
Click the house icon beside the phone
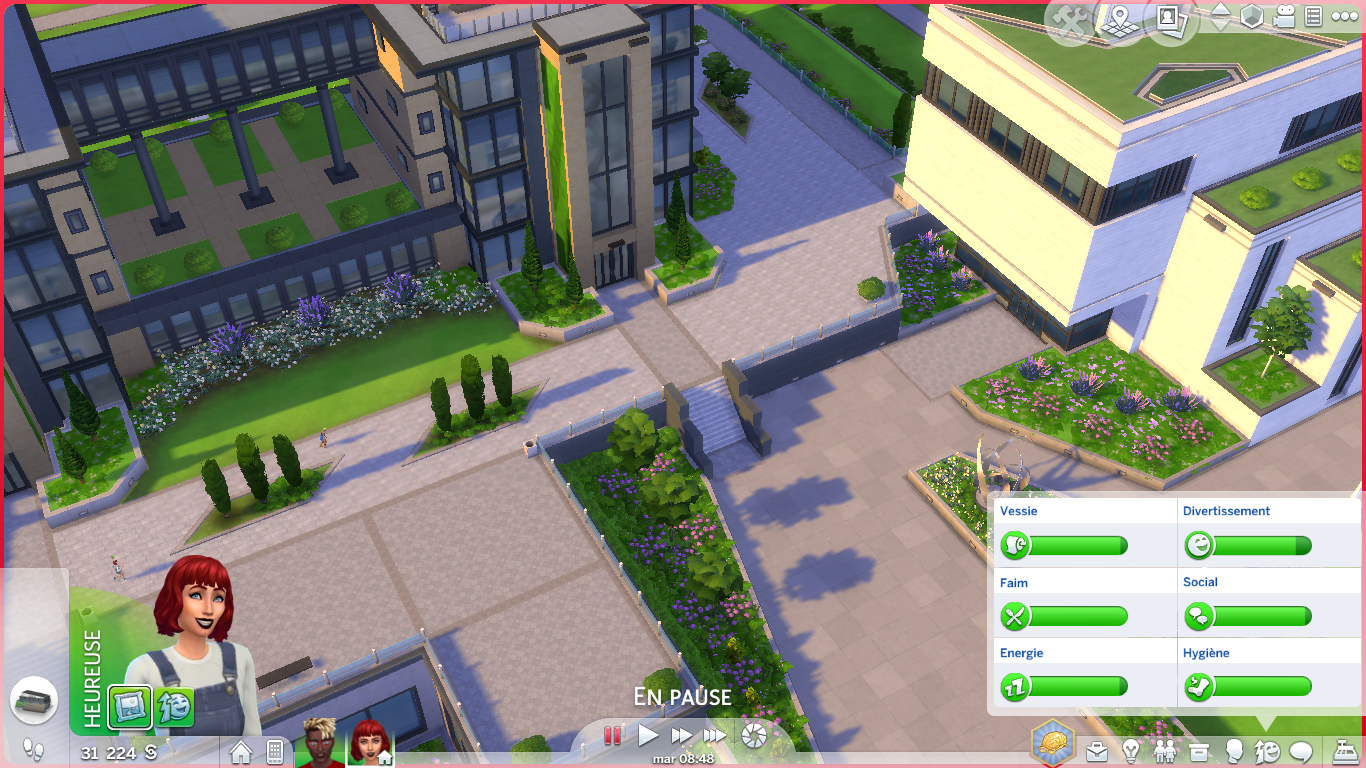click(241, 751)
